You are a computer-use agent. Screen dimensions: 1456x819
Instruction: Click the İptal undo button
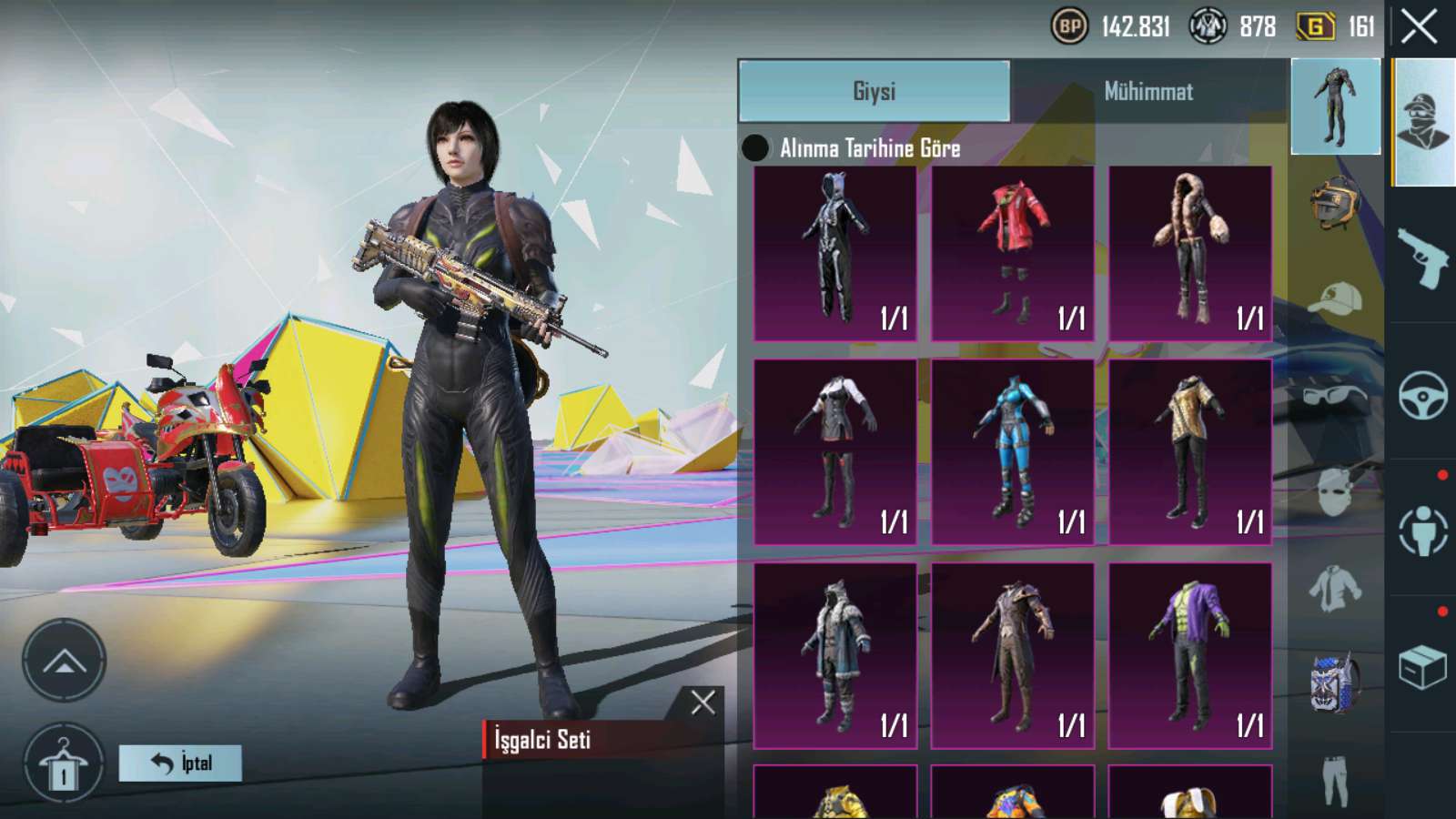click(x=180, y=763)
